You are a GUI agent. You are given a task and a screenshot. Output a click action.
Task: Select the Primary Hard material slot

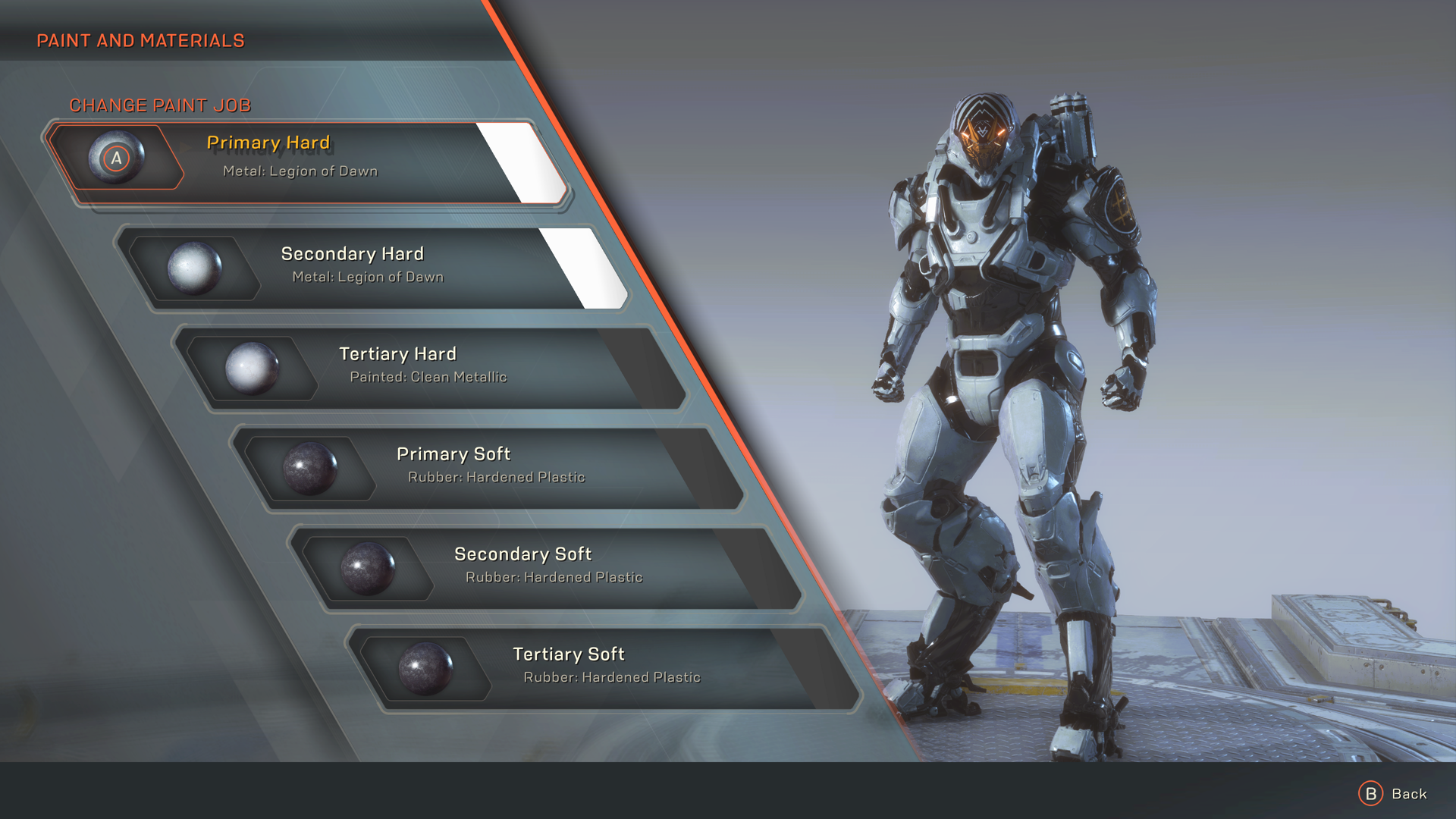318,157
